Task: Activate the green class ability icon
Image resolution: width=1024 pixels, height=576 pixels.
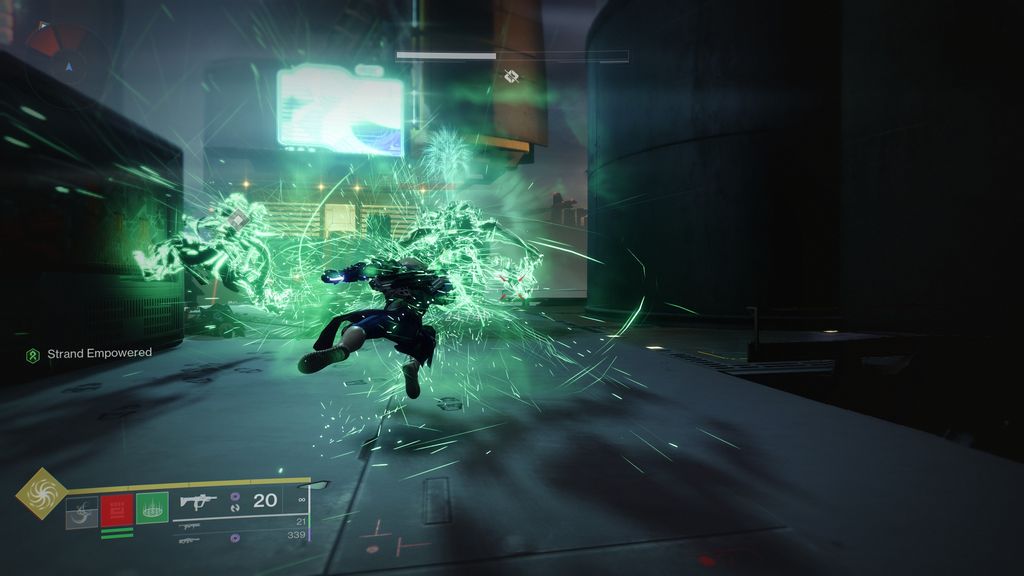Action: [152, 510]
